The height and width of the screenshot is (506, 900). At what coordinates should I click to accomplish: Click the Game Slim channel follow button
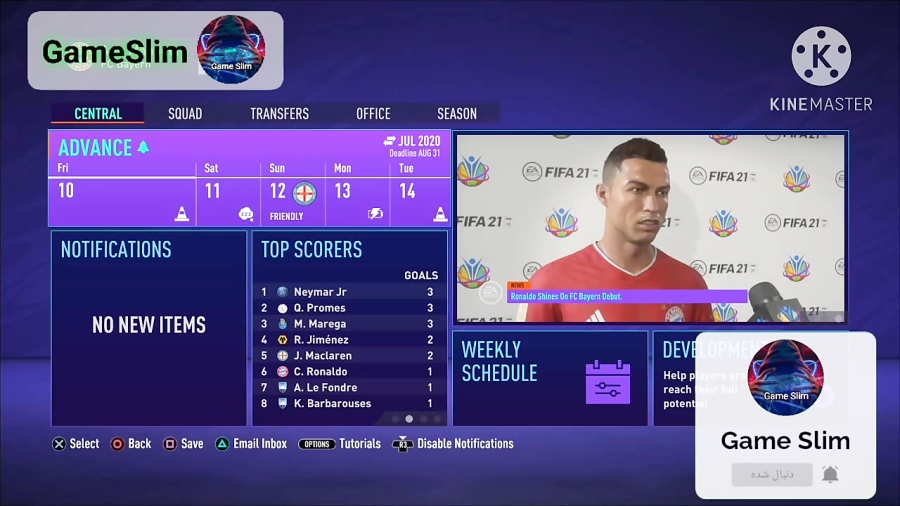tap(771, 474)
